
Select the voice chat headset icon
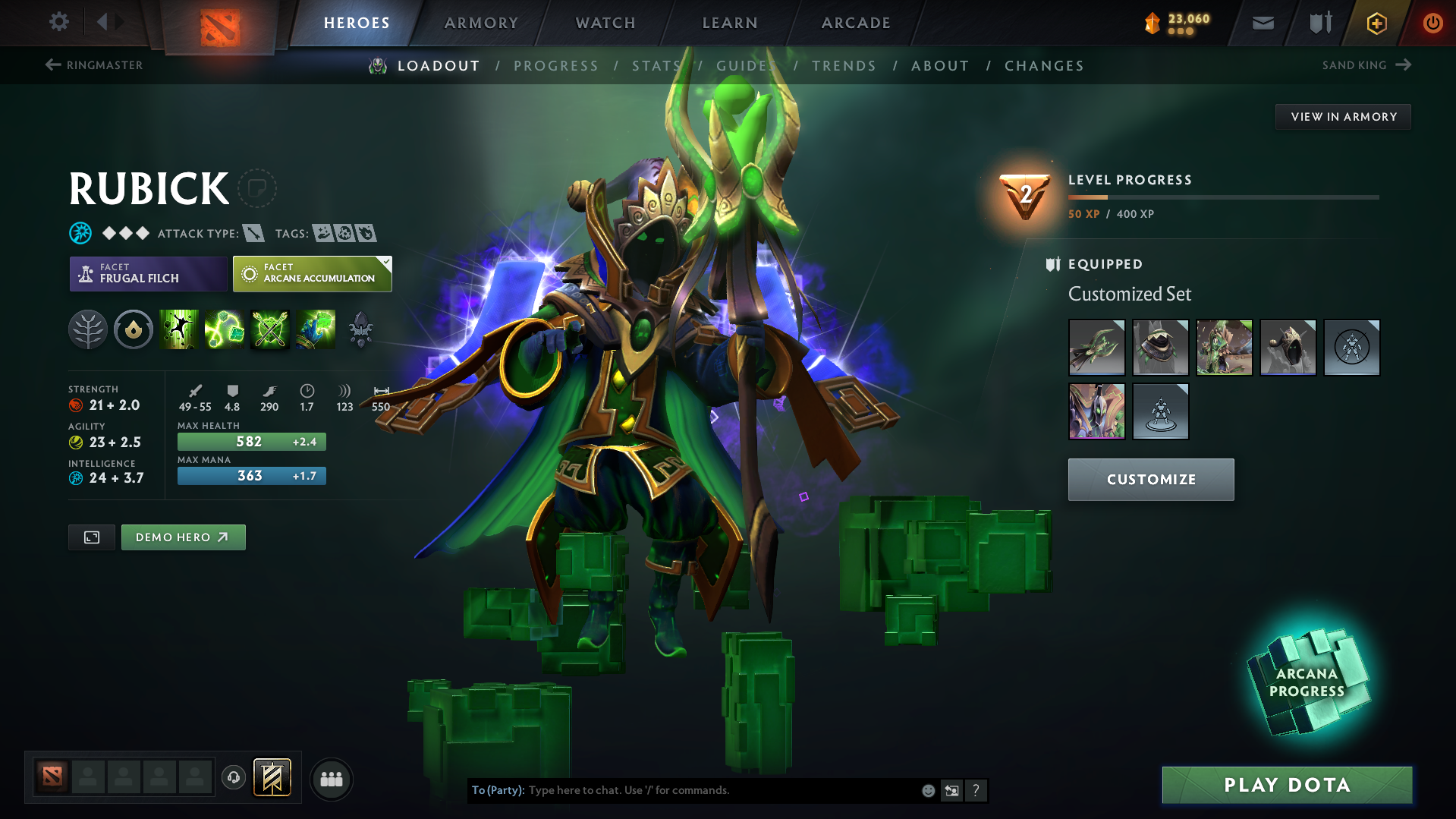[234, 779]
